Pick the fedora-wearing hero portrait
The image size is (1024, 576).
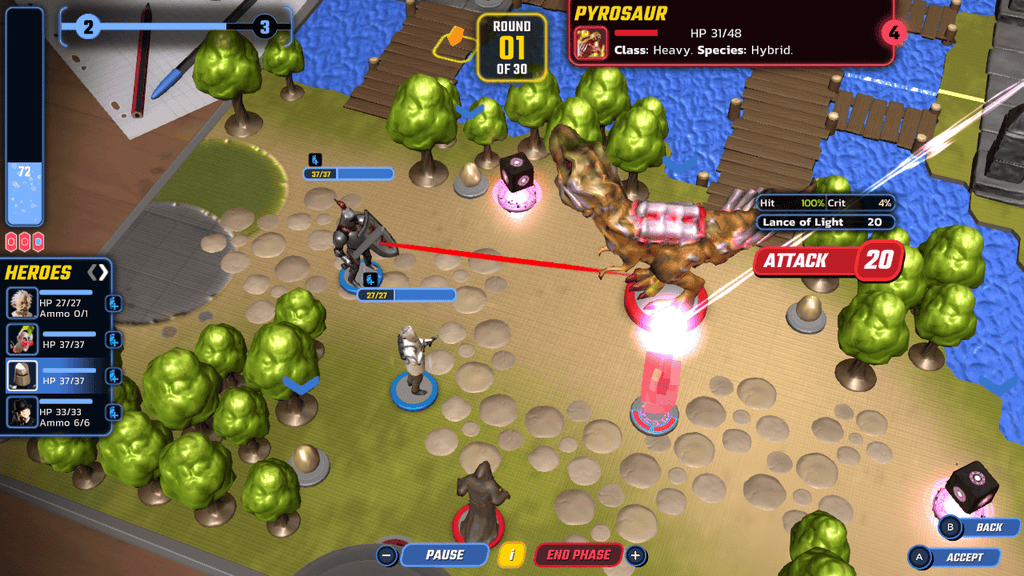22,412
